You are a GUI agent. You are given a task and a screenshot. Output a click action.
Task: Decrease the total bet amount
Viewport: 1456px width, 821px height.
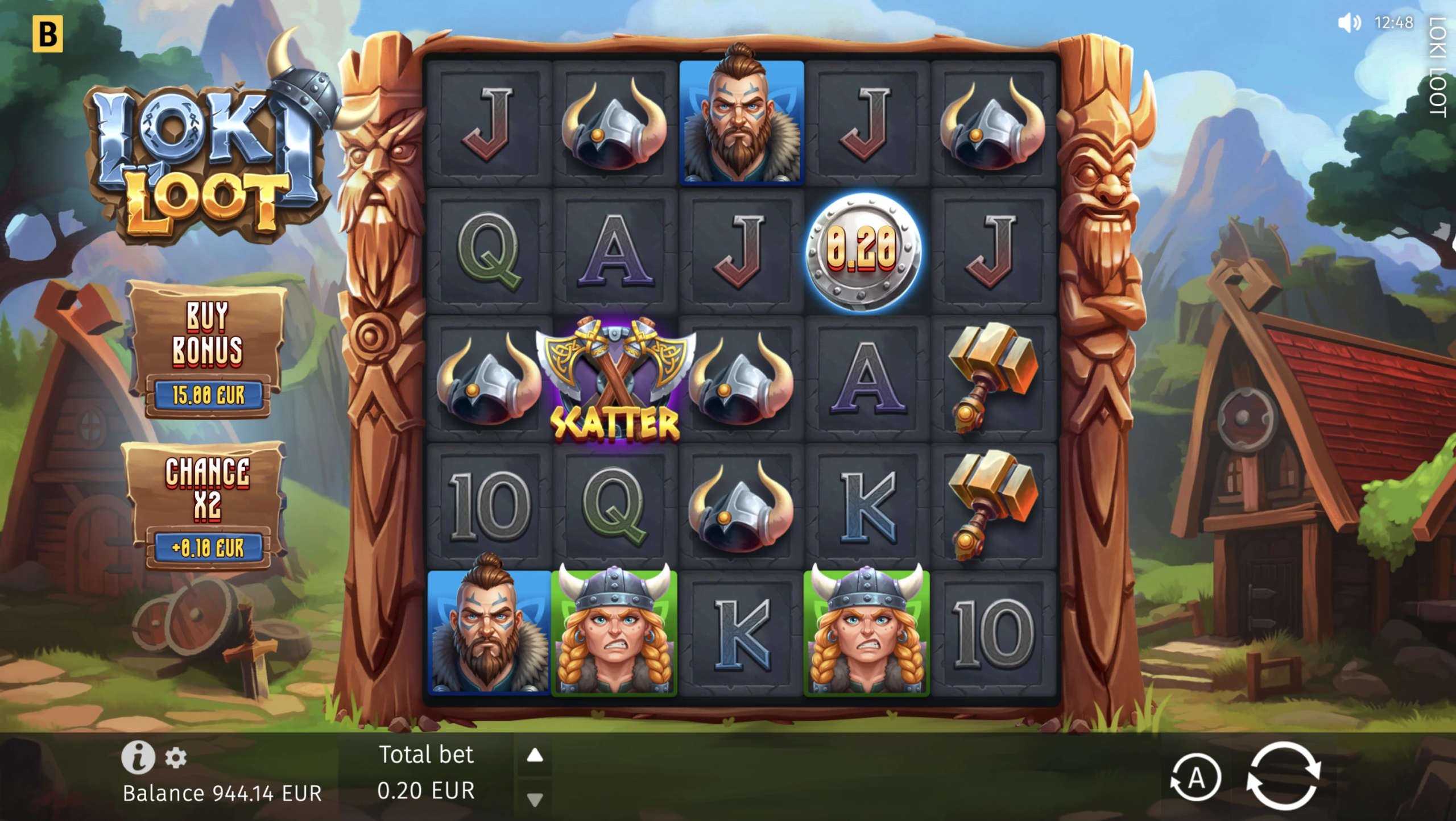click(x=535, y=800)
